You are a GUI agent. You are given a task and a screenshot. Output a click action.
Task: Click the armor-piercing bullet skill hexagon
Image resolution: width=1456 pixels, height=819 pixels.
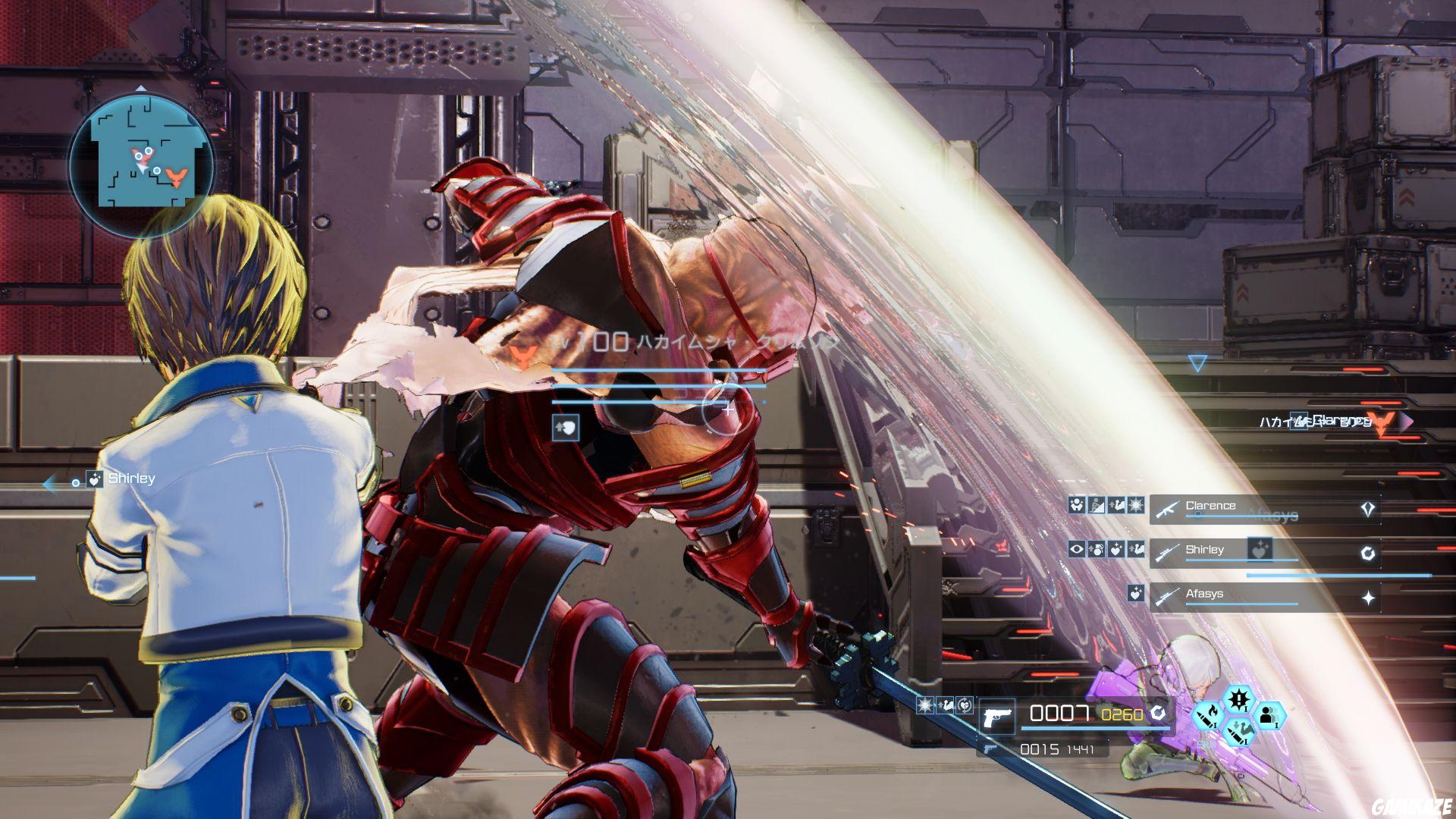[x=1238, y=734]
